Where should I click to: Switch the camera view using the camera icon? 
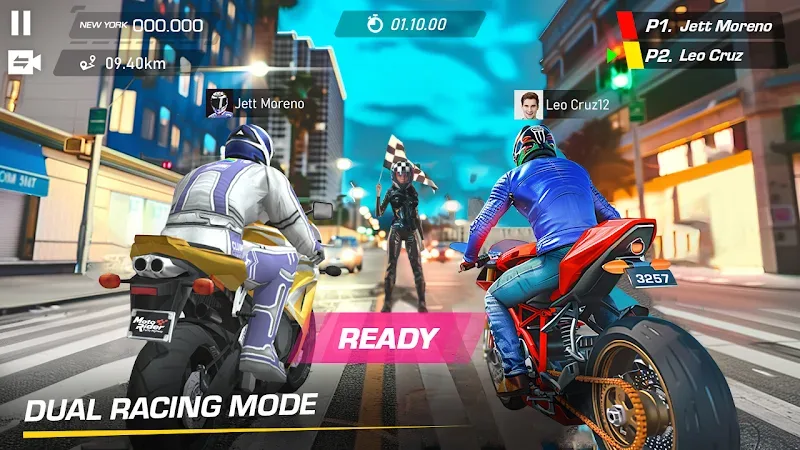(23, 63)
